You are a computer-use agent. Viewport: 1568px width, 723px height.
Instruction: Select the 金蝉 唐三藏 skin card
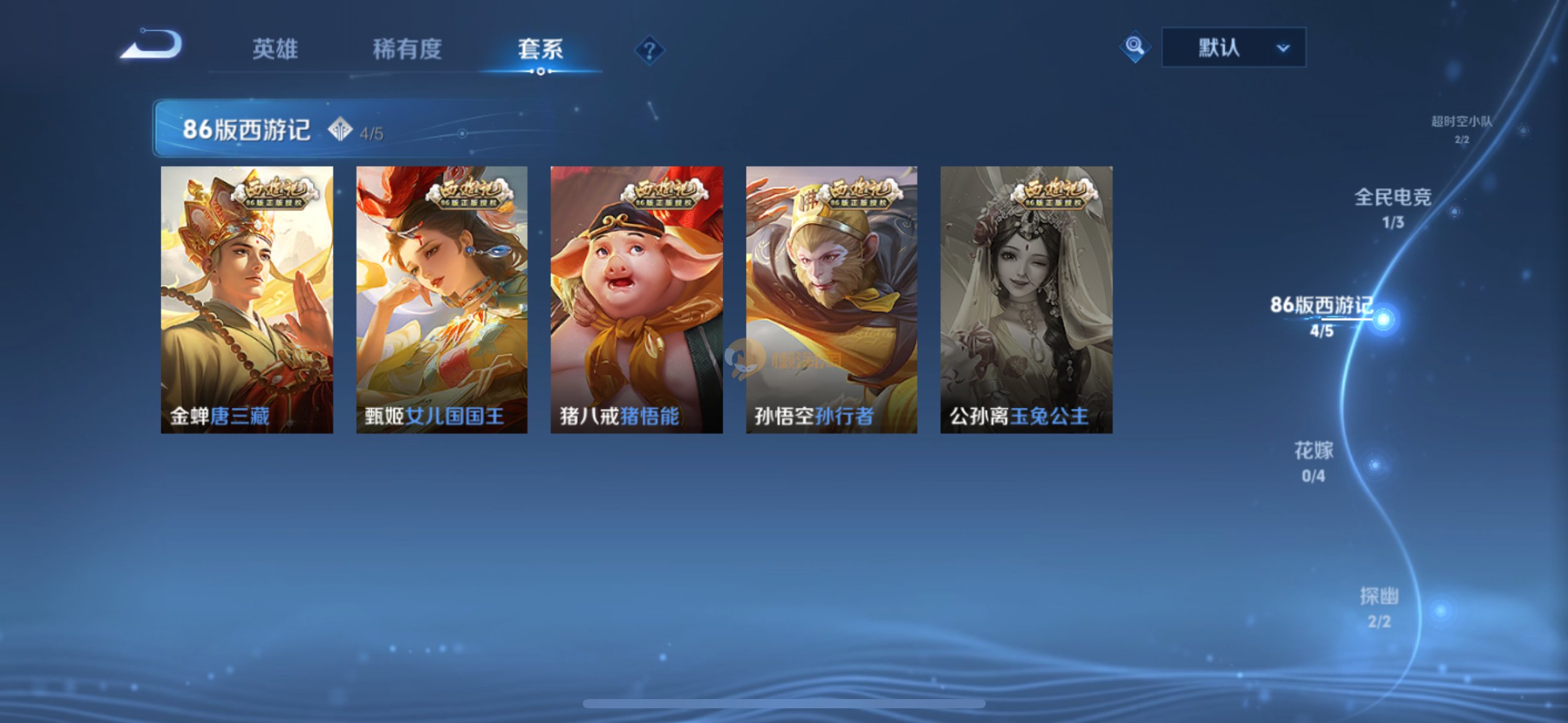247,299
